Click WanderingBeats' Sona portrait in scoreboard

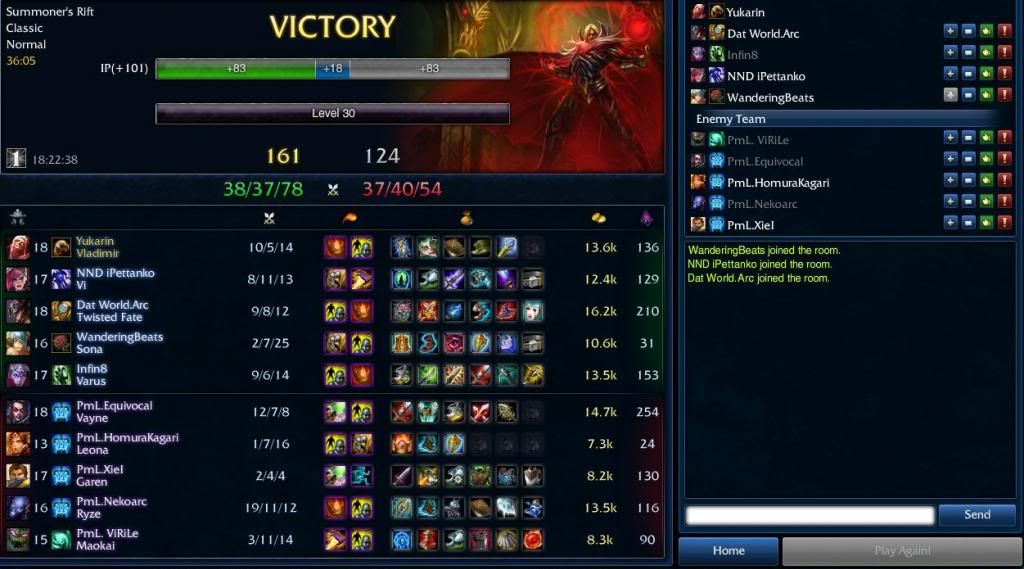(18, 343)
